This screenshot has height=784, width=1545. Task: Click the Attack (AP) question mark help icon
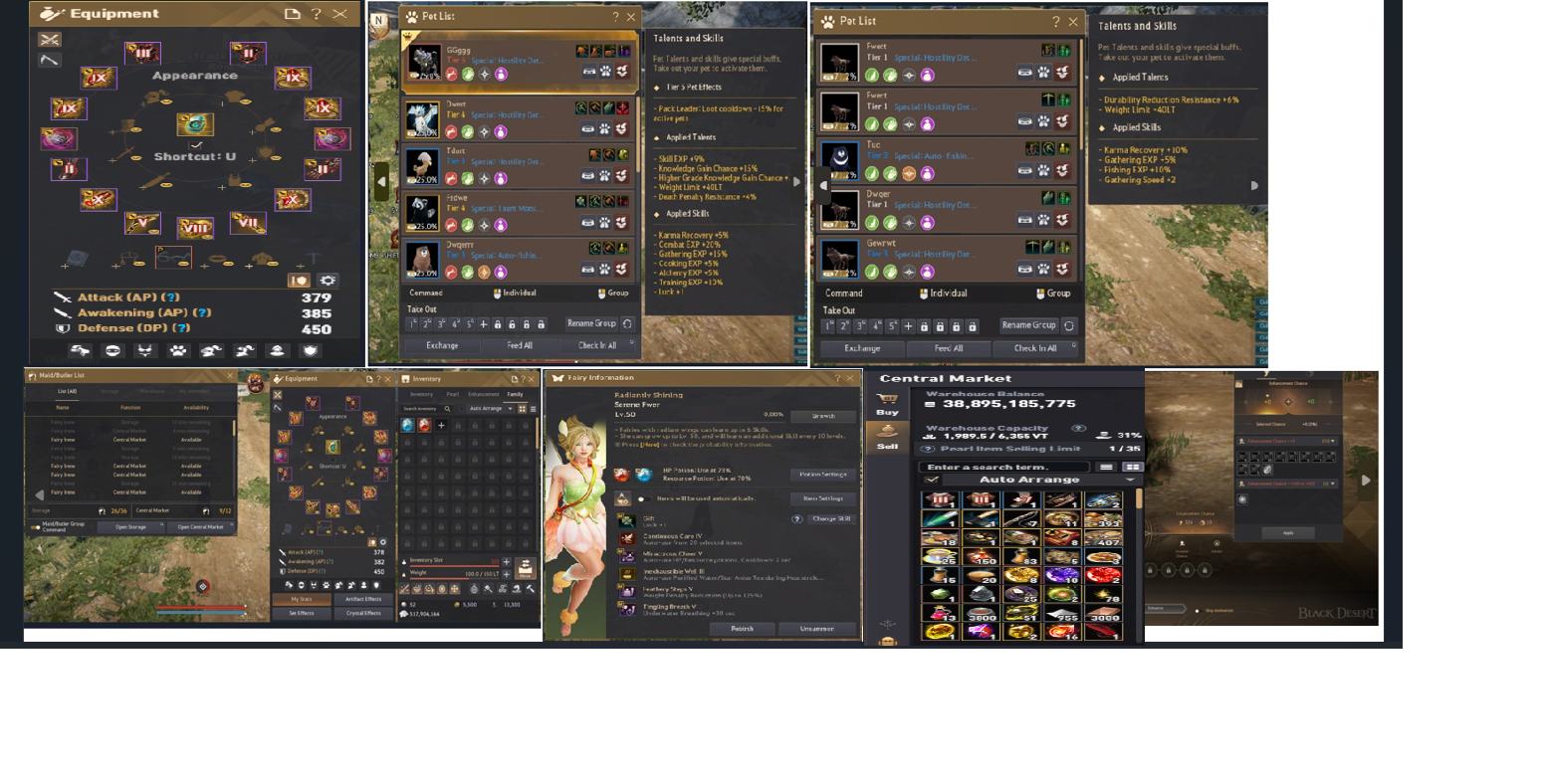click(x=171, y=297)
